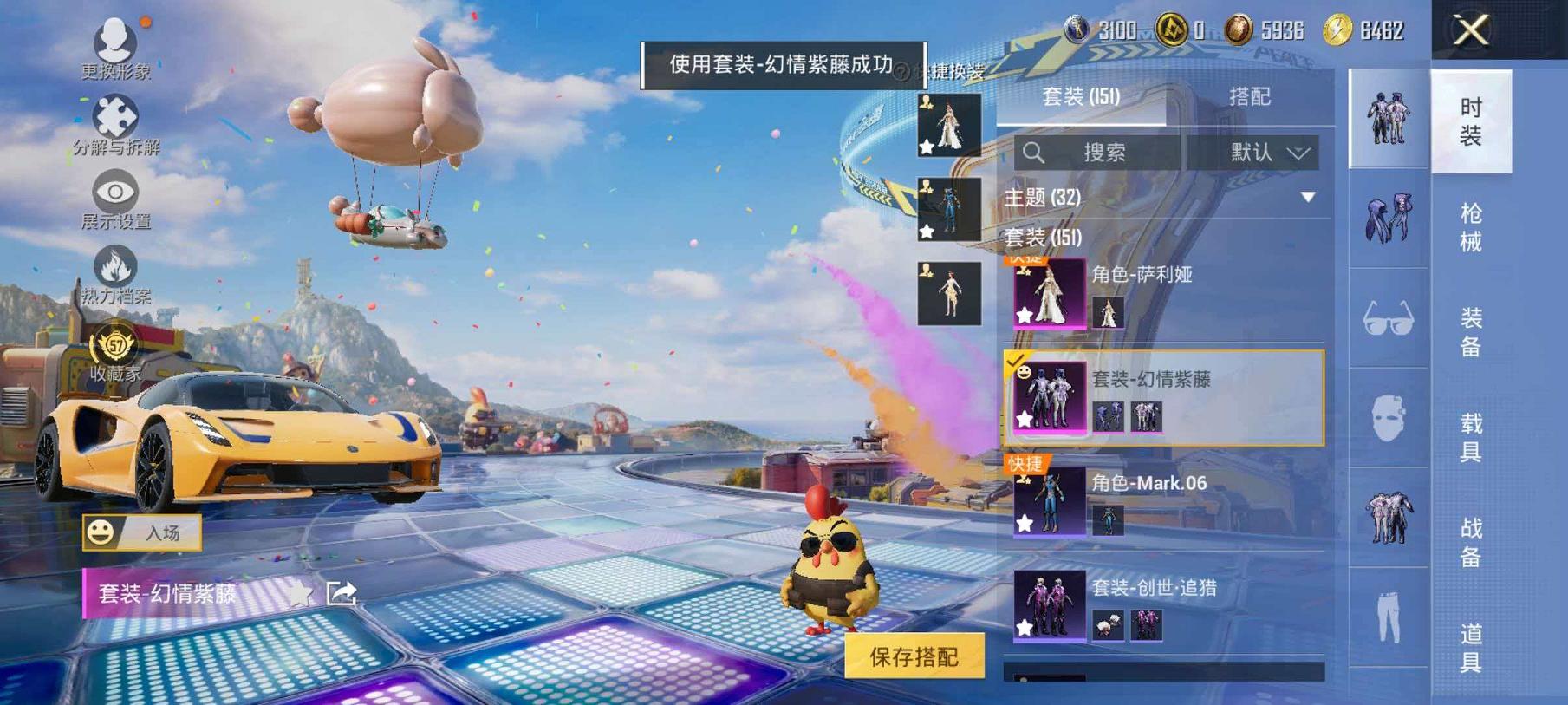Collapse the 主题 (32) section
1568x705 pixels.
pyautogui.click(x=1305, y=198)
